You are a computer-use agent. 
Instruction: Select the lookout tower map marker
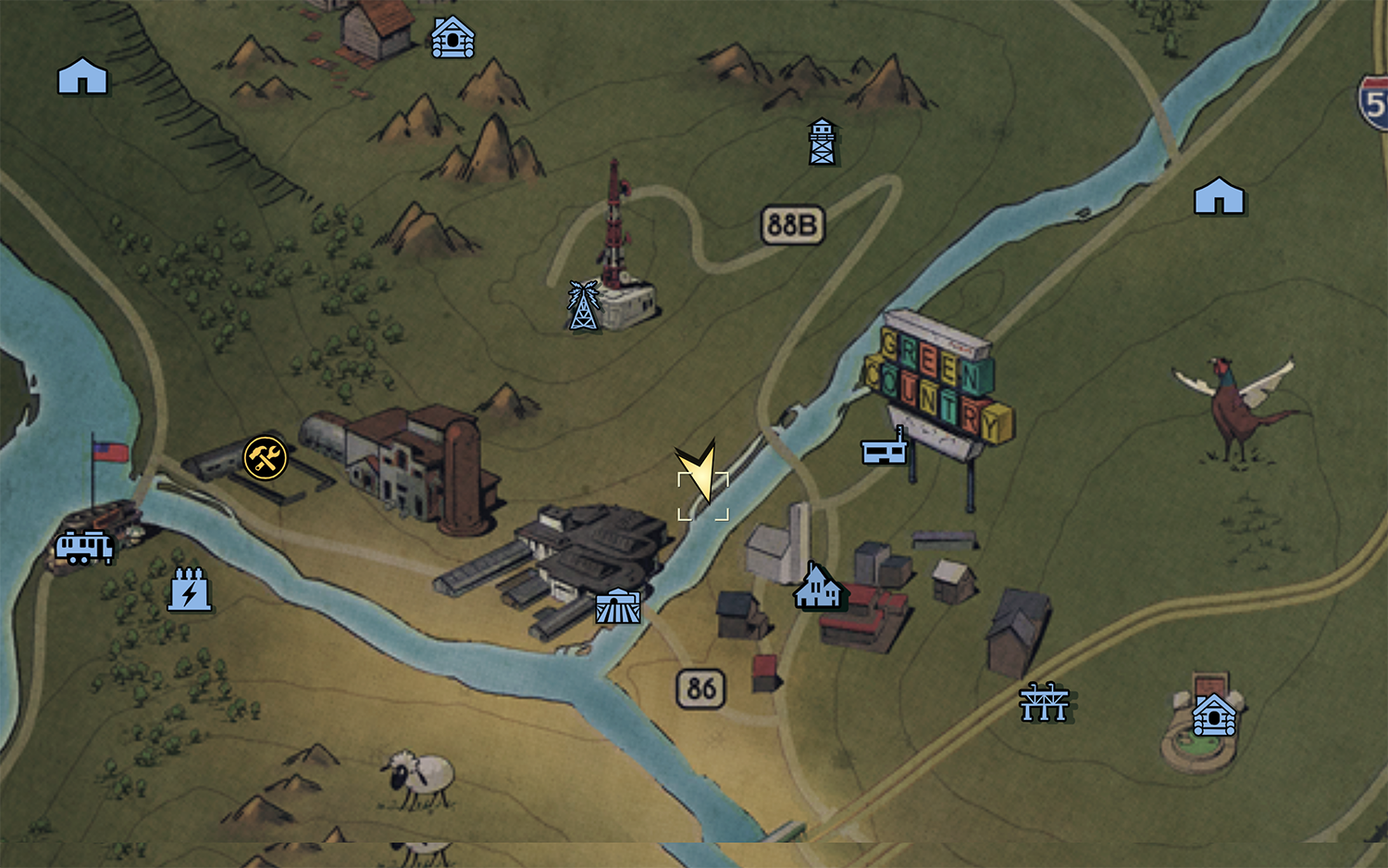click(x=822, y=142)
